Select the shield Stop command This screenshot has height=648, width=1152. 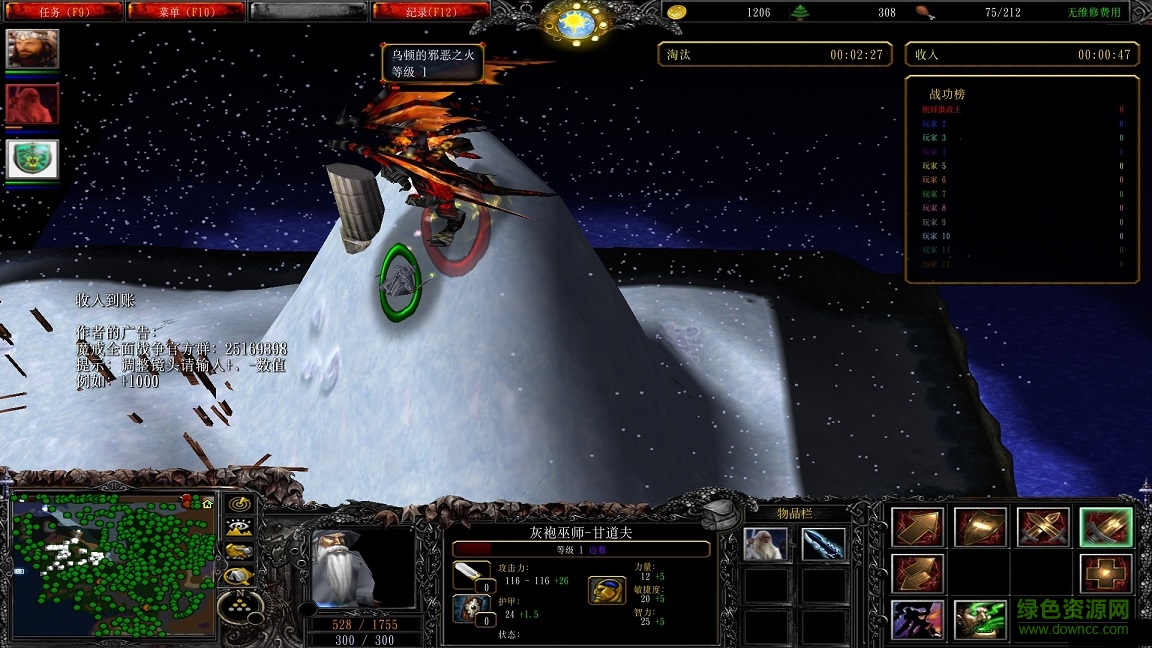(979, 527)
